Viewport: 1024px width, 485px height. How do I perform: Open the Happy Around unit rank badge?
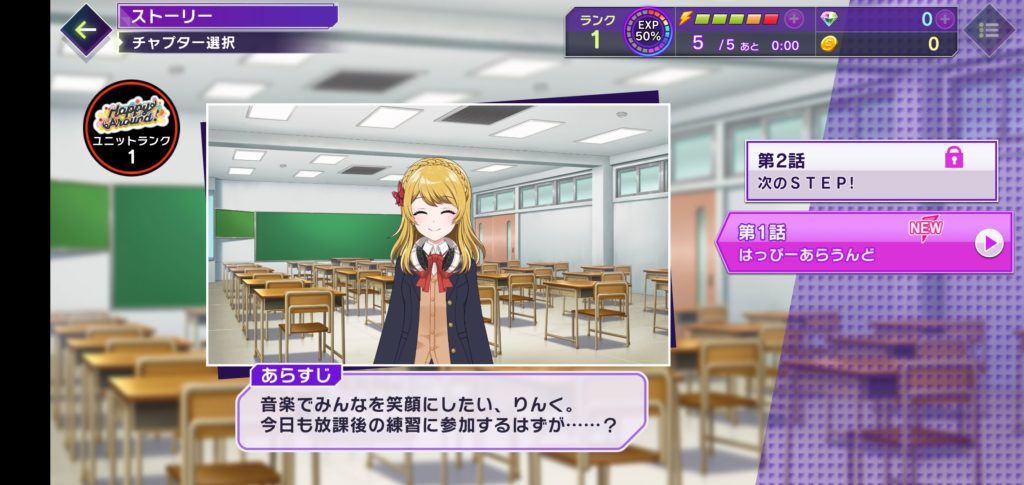(125, 124)
